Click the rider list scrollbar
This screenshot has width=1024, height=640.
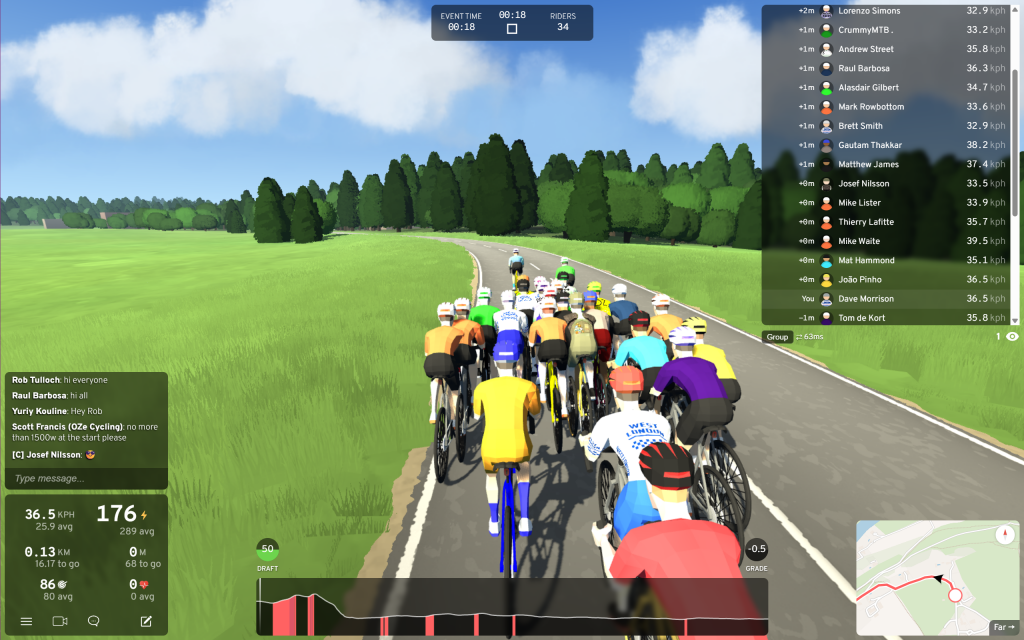pyautogui.click(x=1016, y=100)
